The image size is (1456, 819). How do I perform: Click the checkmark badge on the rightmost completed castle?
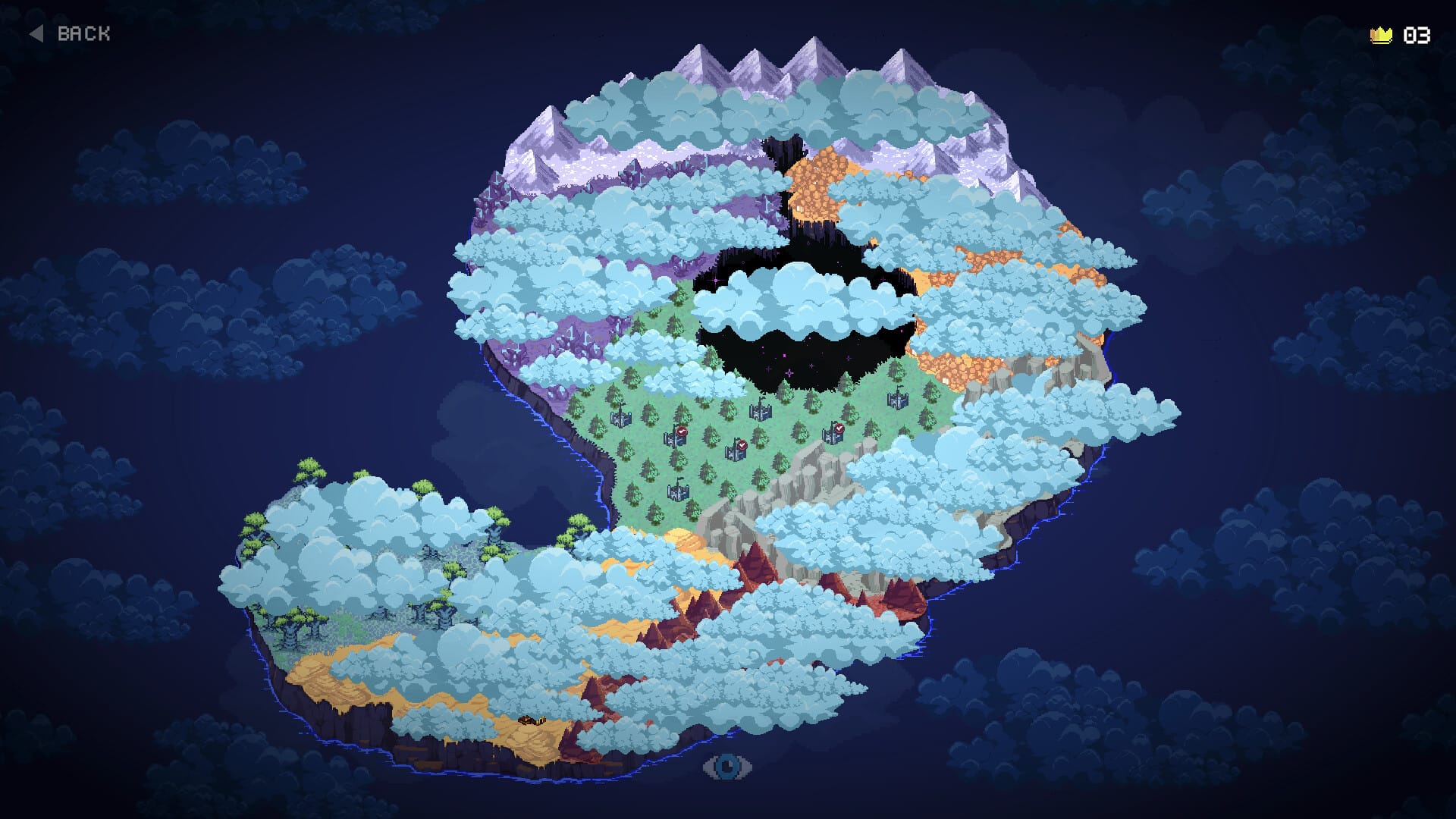839,428
